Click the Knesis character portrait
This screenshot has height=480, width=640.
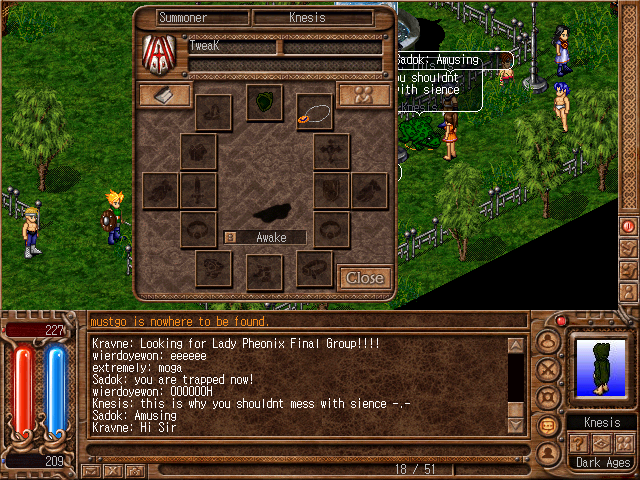point(601,369)
